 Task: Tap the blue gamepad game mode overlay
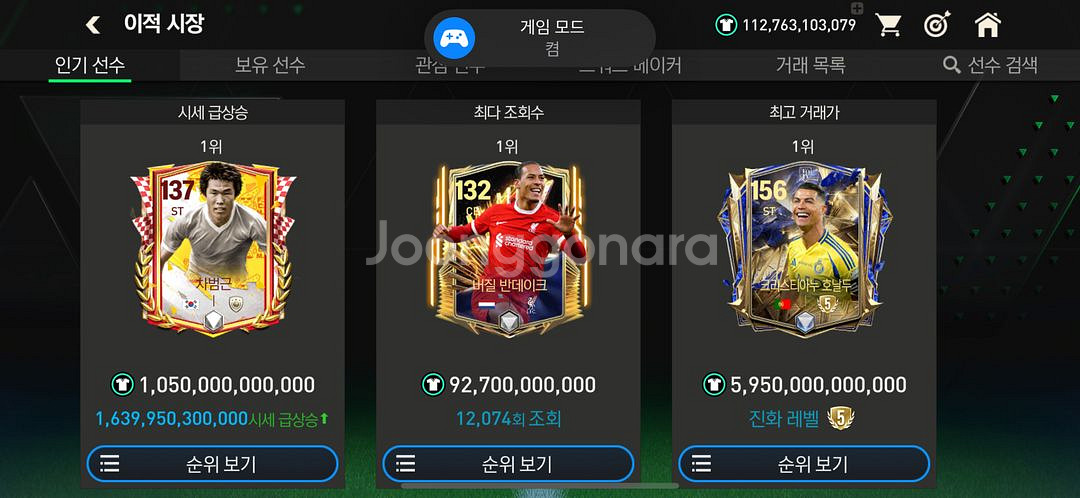coord(454,39)
